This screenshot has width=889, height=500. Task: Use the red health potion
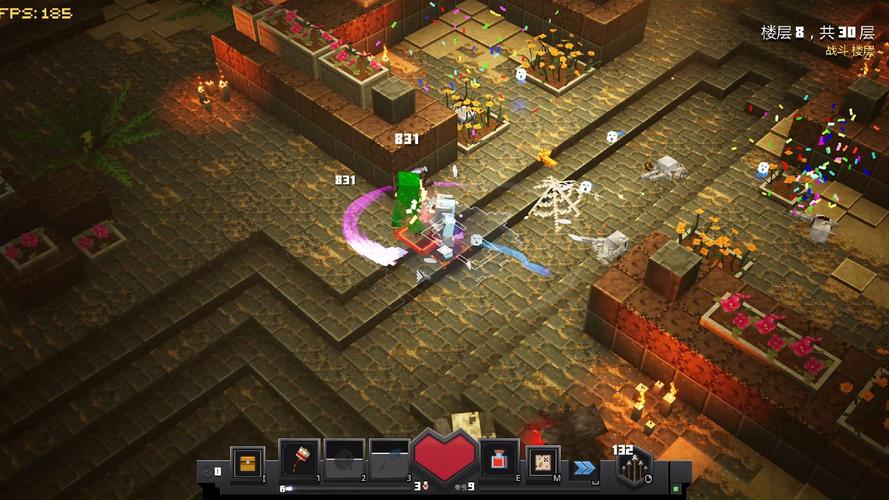click(499, 459)
